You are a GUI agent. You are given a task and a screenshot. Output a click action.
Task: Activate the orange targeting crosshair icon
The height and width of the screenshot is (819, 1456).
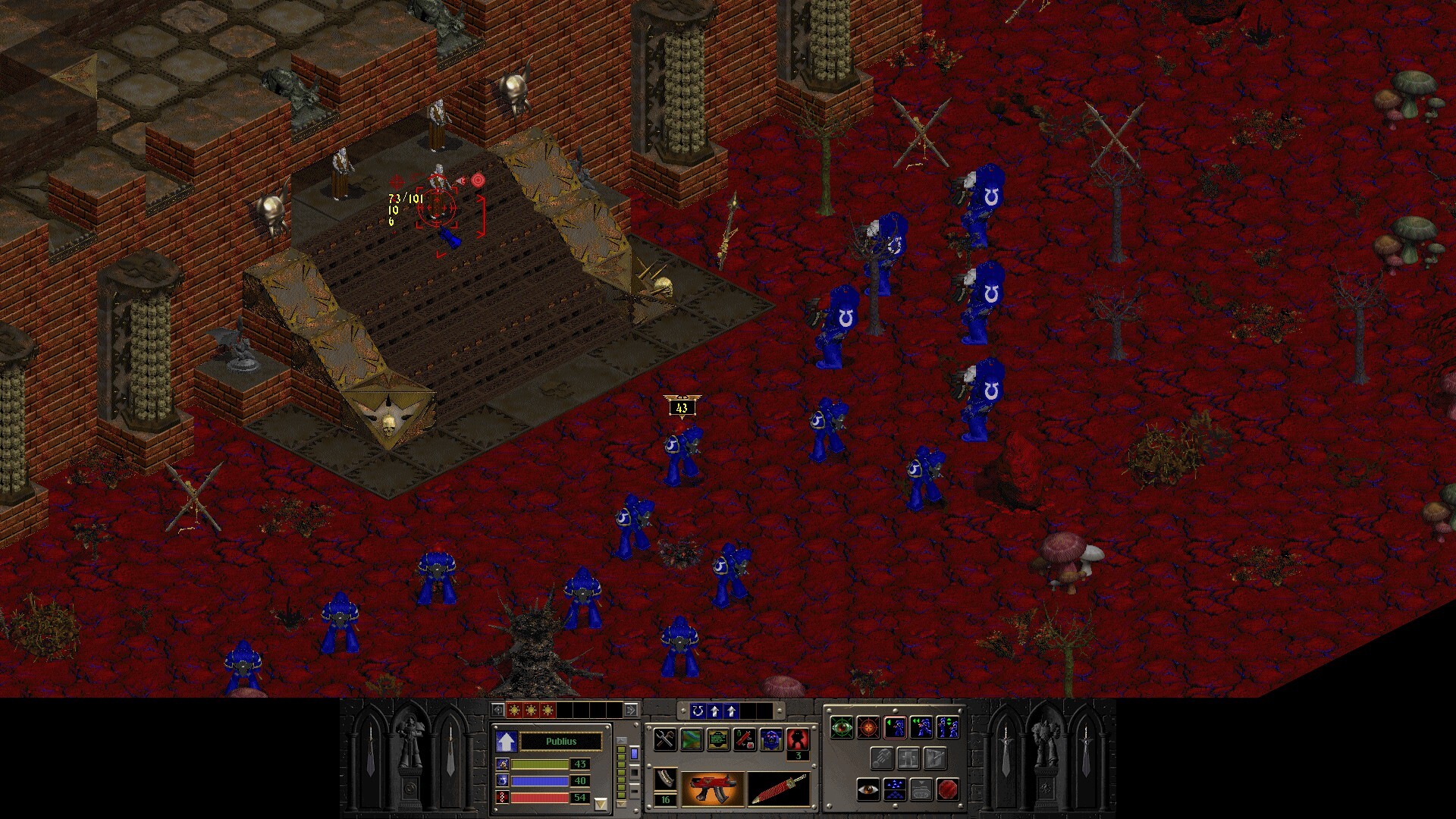[x=868, y=726]
